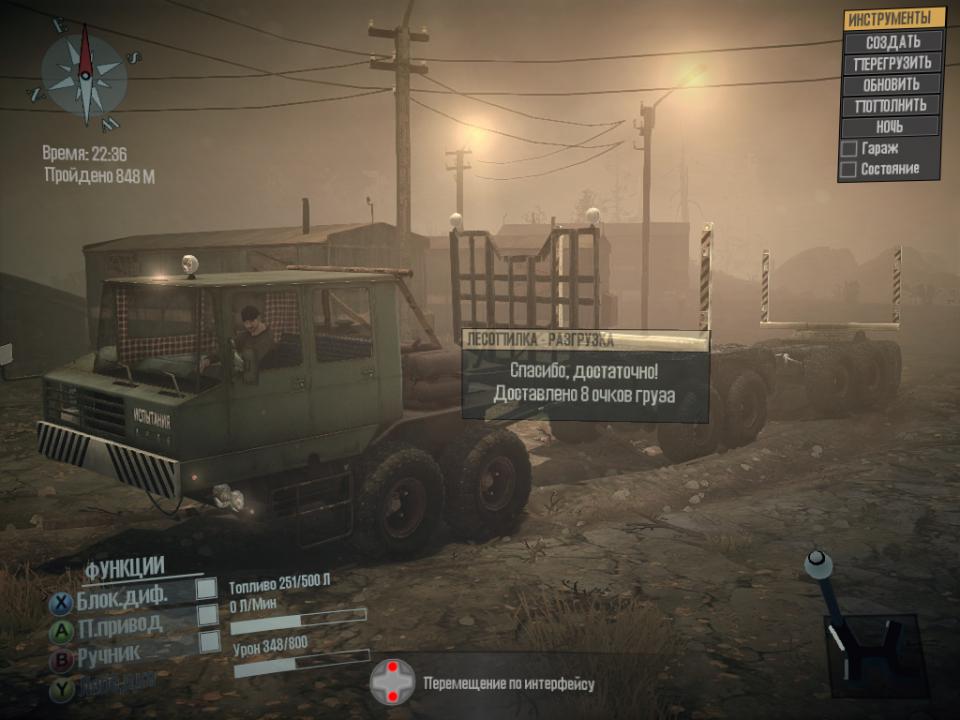Screen dimensions: 960x720
Task: Toggle the Гараж checkbox
Action: coord(849,149)
